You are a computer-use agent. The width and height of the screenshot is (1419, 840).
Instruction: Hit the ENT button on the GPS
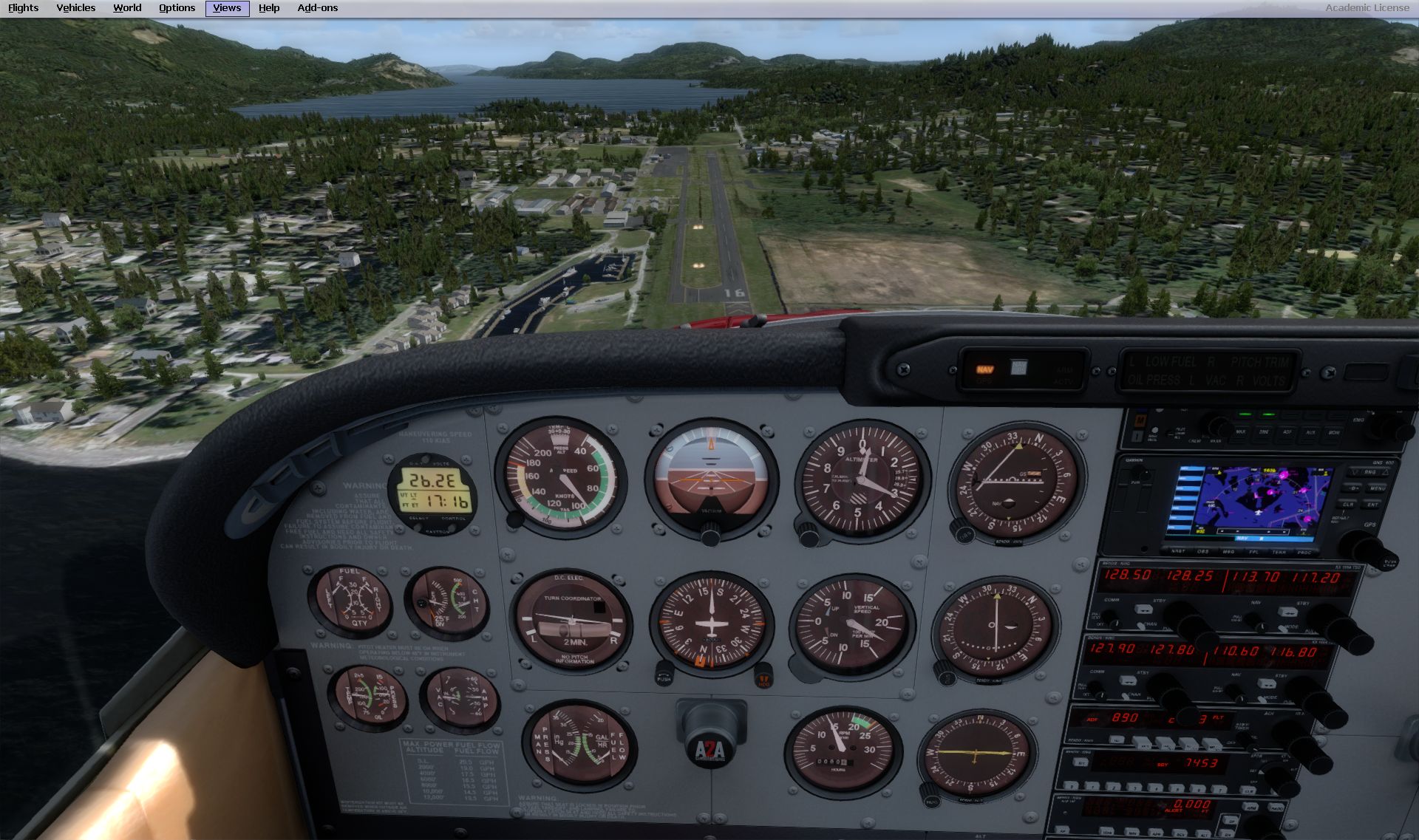click(1372, 505)
